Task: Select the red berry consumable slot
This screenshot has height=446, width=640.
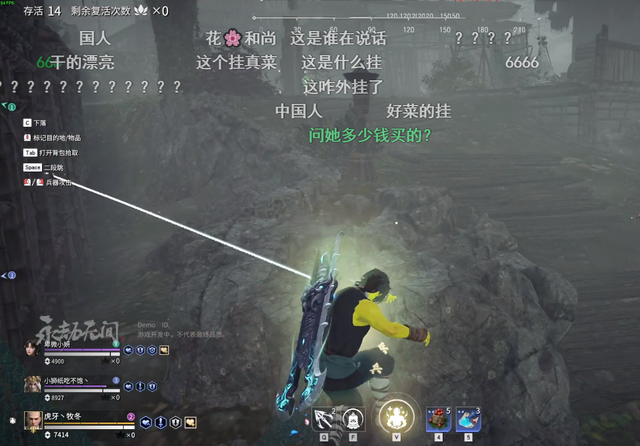Action: coord(439,419)
